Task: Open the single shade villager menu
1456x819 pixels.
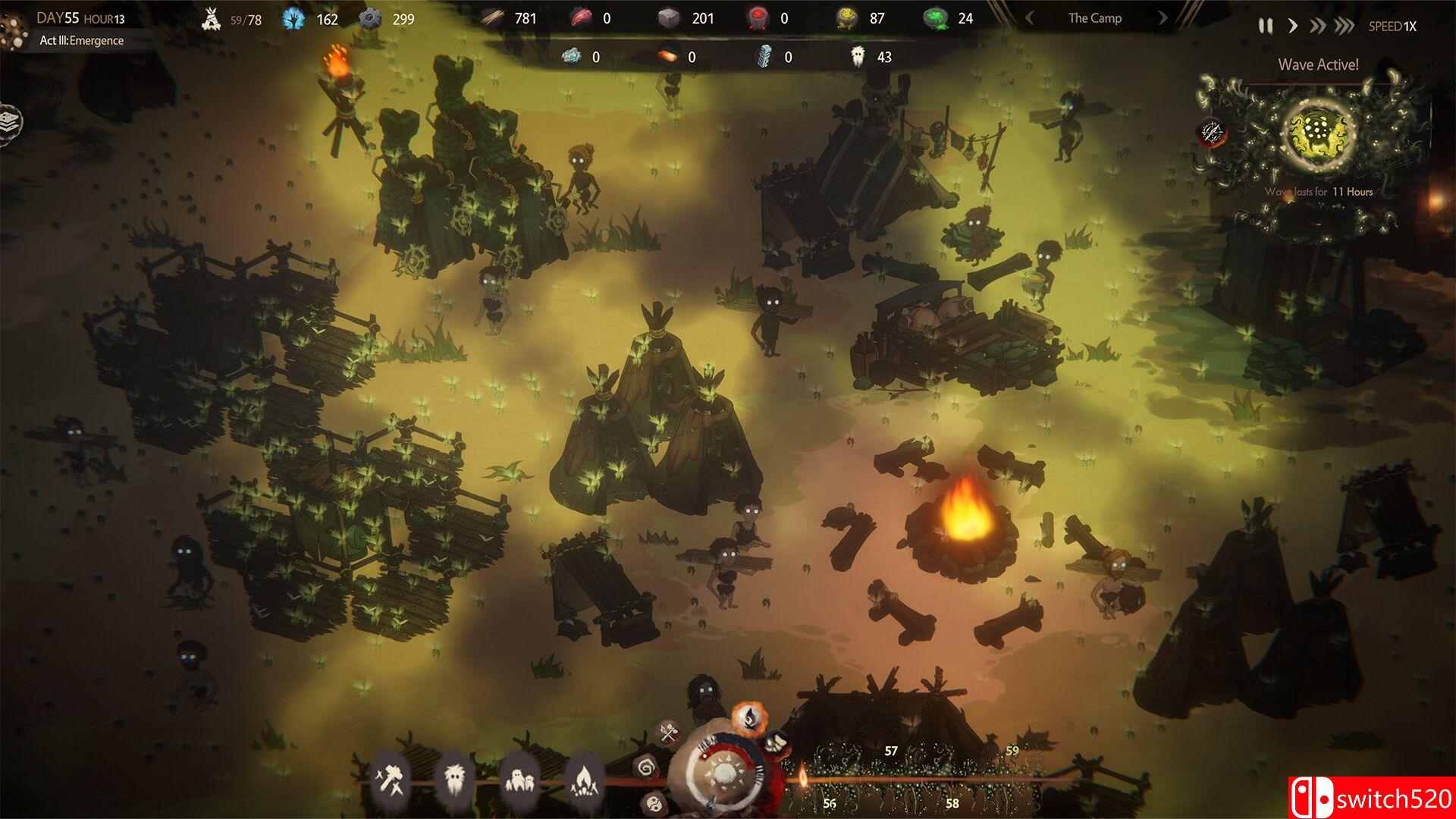Action: 455,778
